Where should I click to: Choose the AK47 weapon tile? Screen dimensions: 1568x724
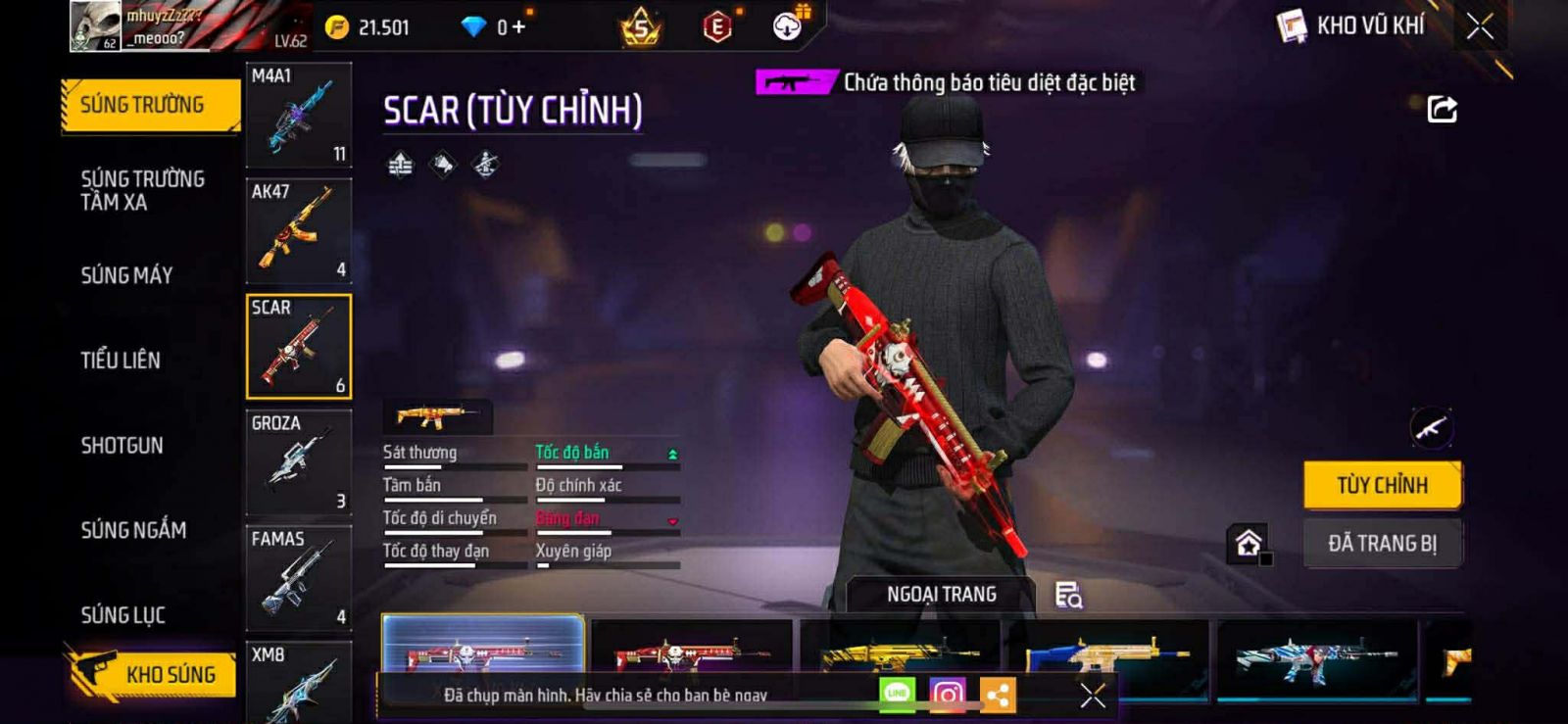coord(298,231)
